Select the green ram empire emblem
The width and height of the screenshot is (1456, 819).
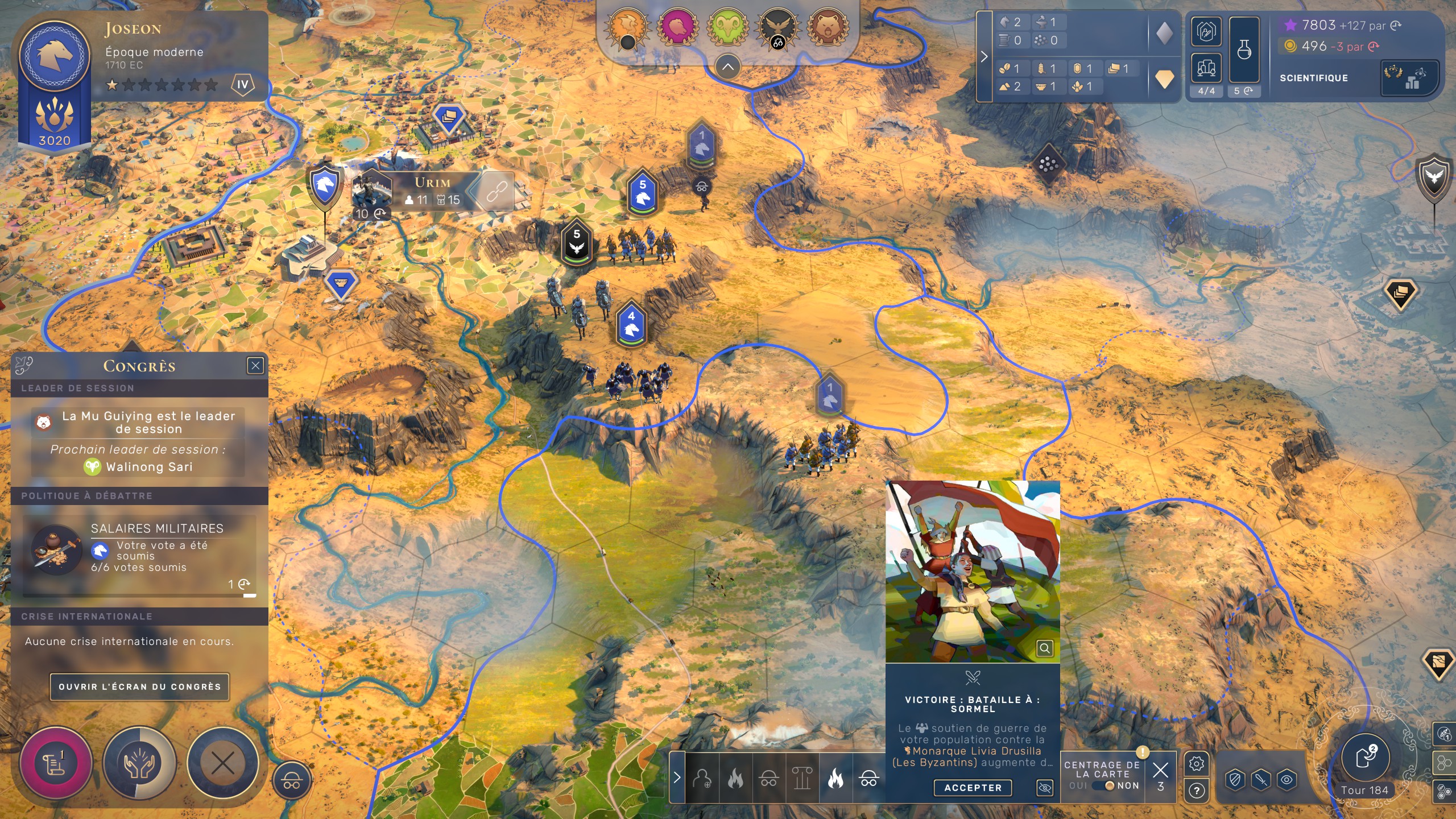727,27
